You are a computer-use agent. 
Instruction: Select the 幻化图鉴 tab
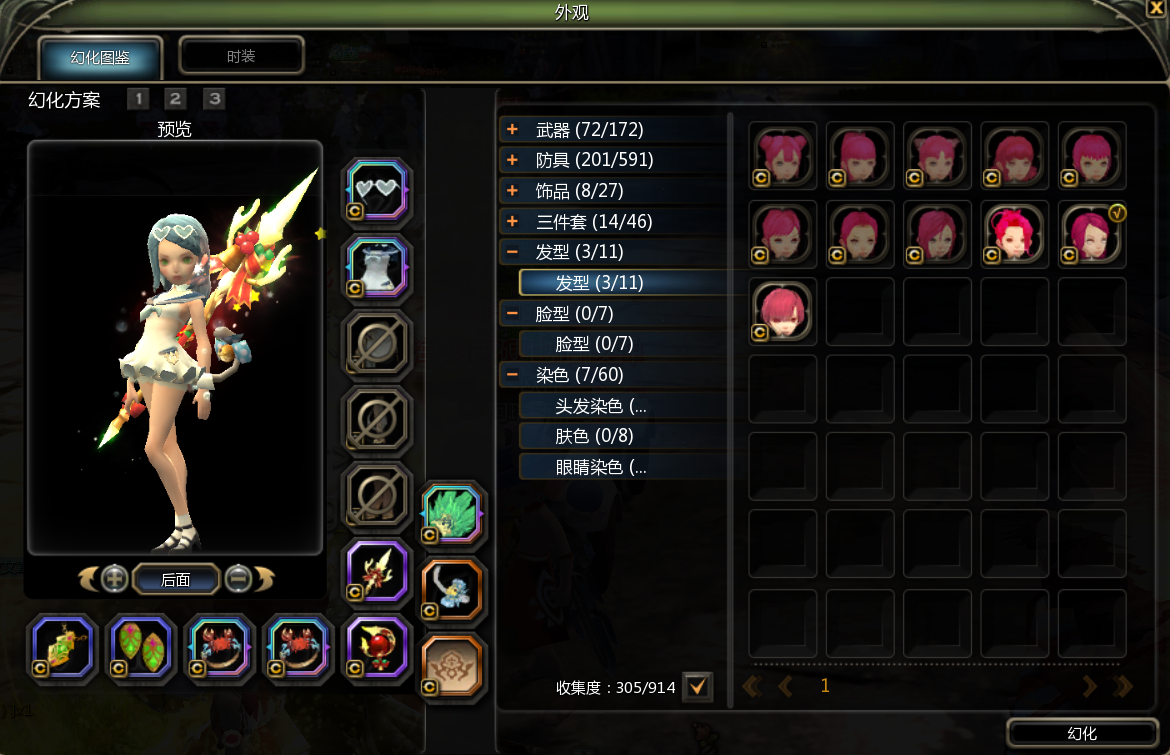(x=100, y=57)
